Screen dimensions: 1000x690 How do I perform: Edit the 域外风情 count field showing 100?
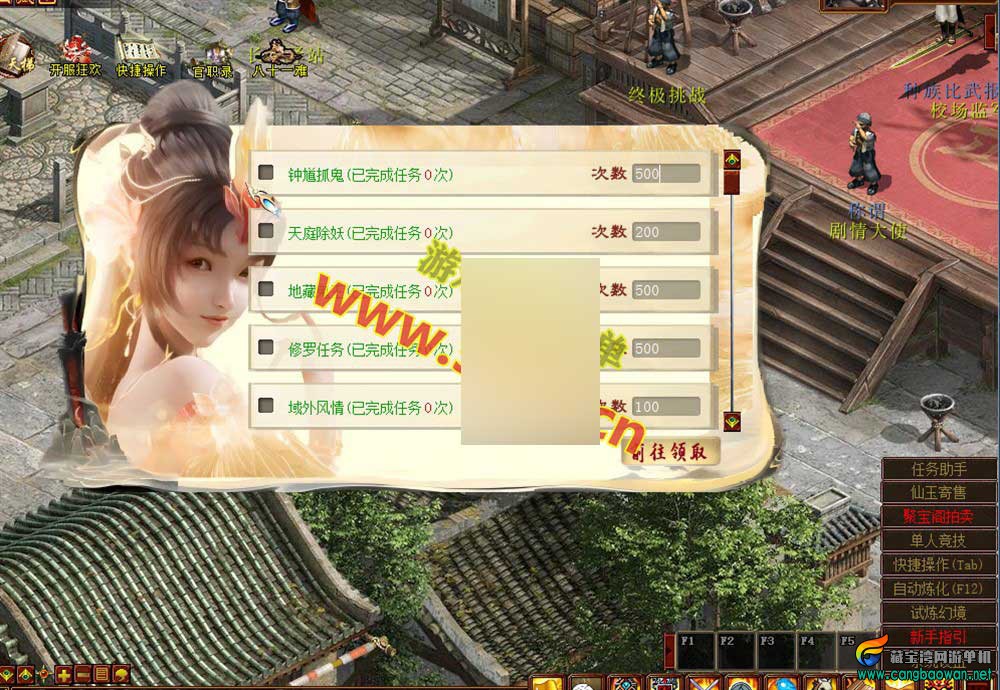click(x=665, y=407)
